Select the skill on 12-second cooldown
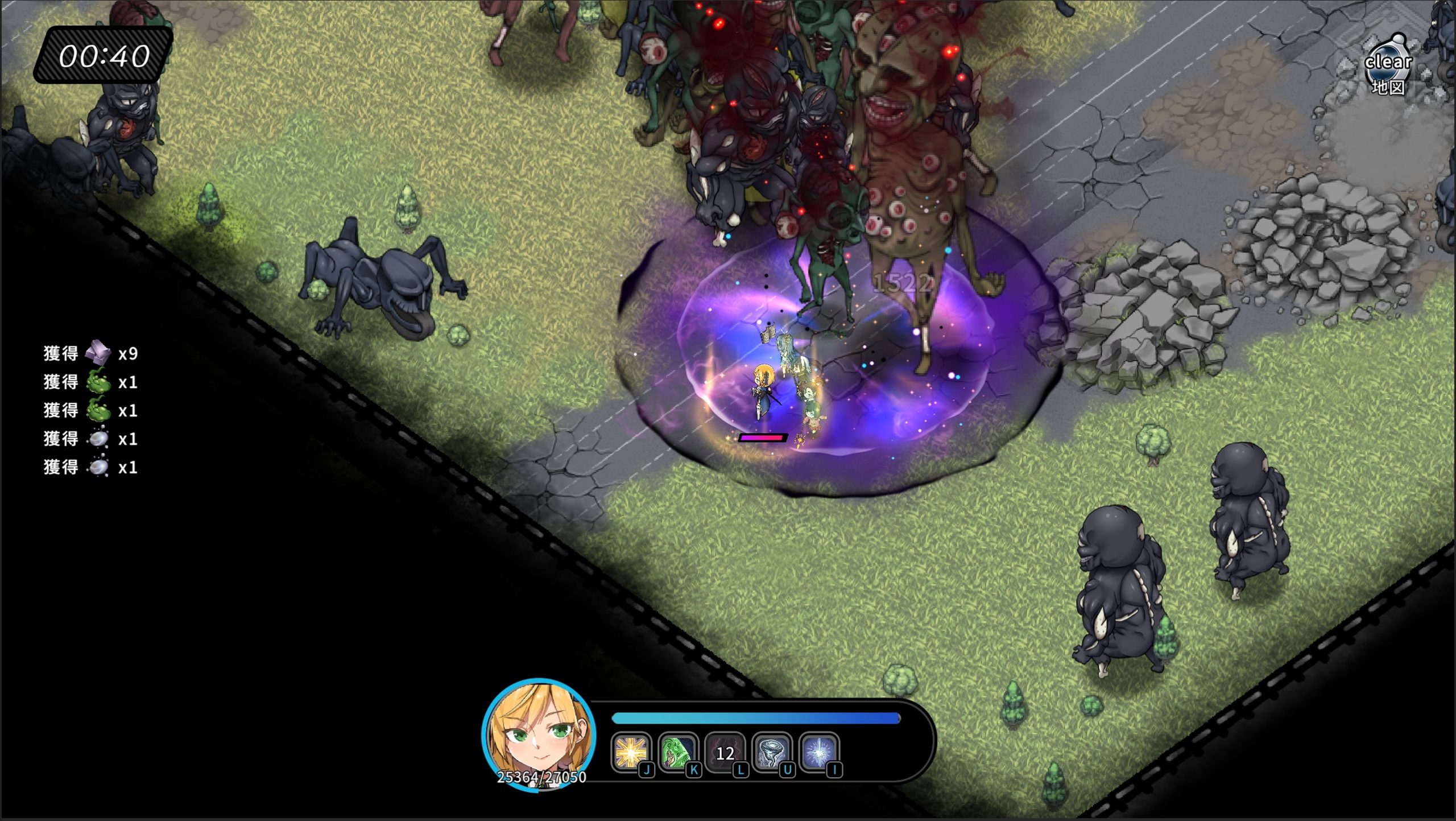1456x821 pixels. click(724, 752)
